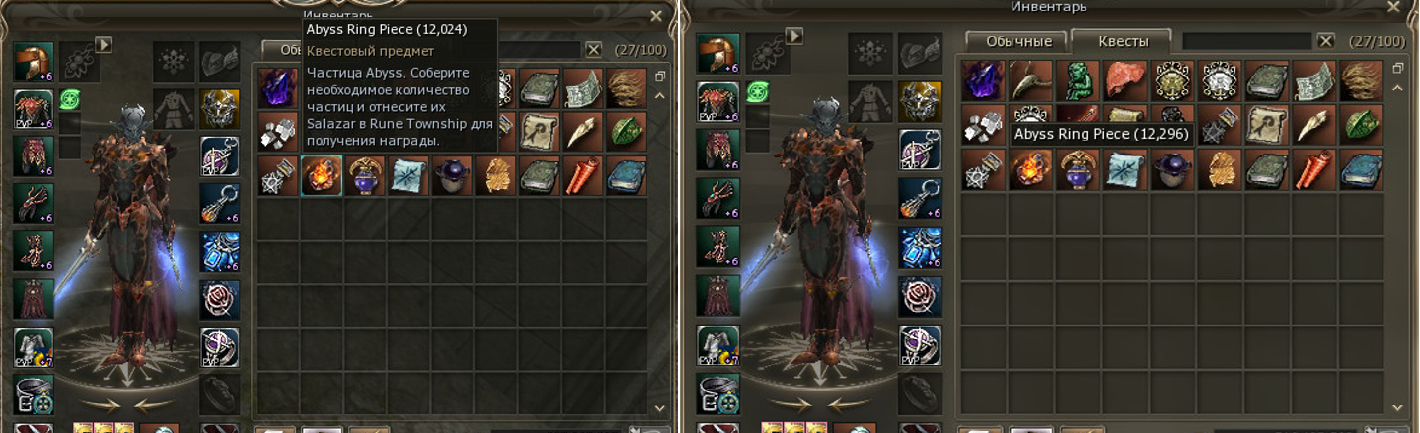
Task: Switch to the Квесты tab
Action: (1120, 42)
